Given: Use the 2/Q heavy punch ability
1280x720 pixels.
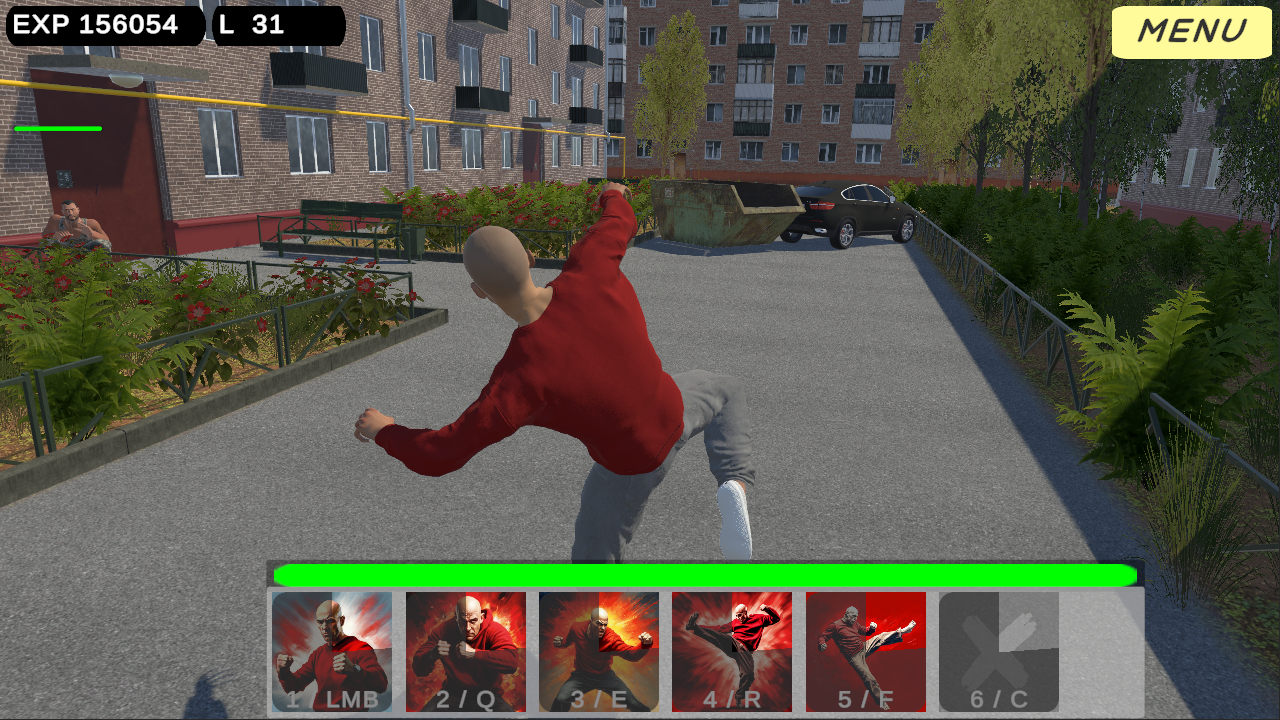Looking at the screenshot, I should [465, 650].
